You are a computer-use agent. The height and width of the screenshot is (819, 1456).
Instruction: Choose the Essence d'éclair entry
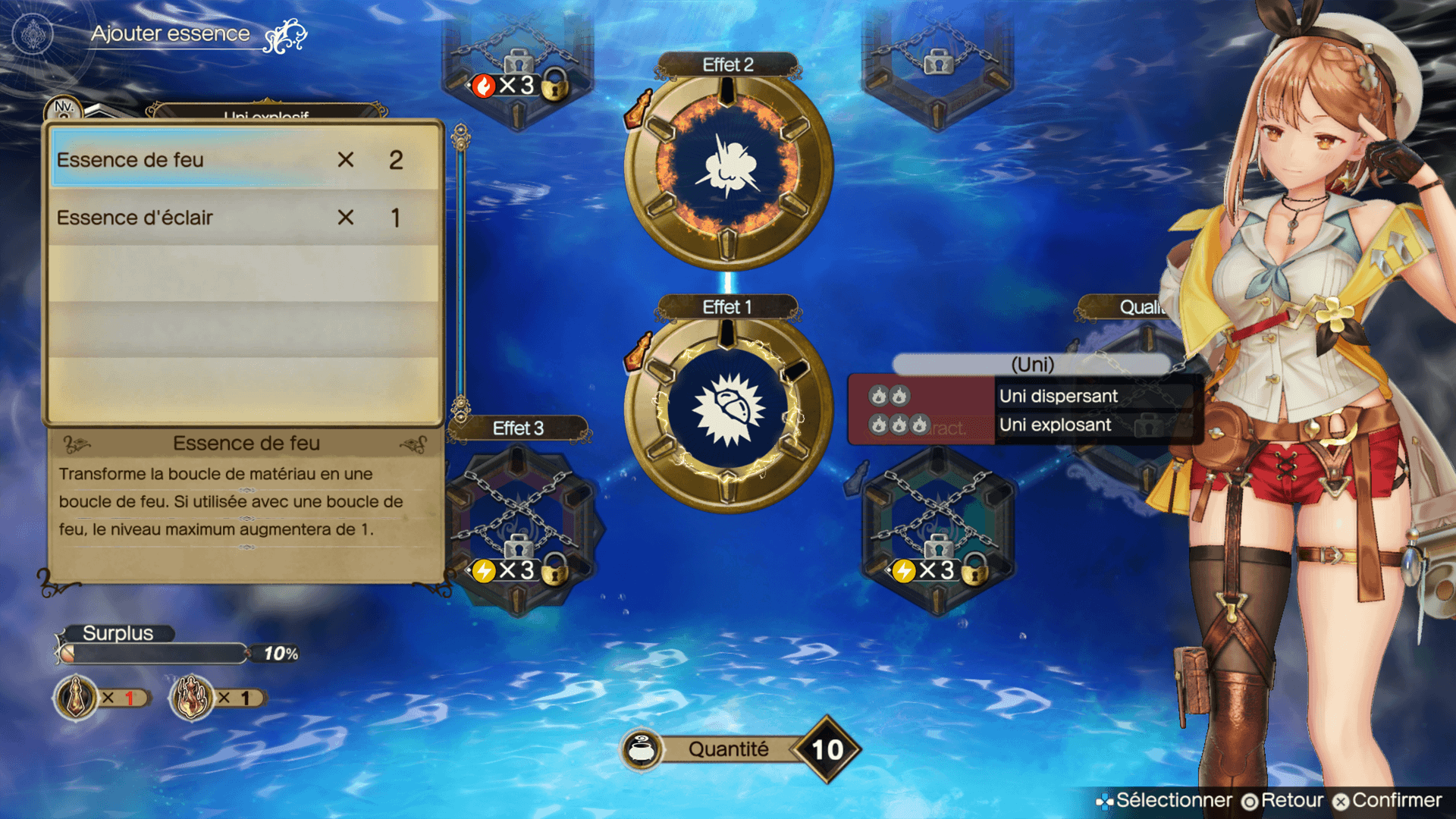[x=244, y=218]
